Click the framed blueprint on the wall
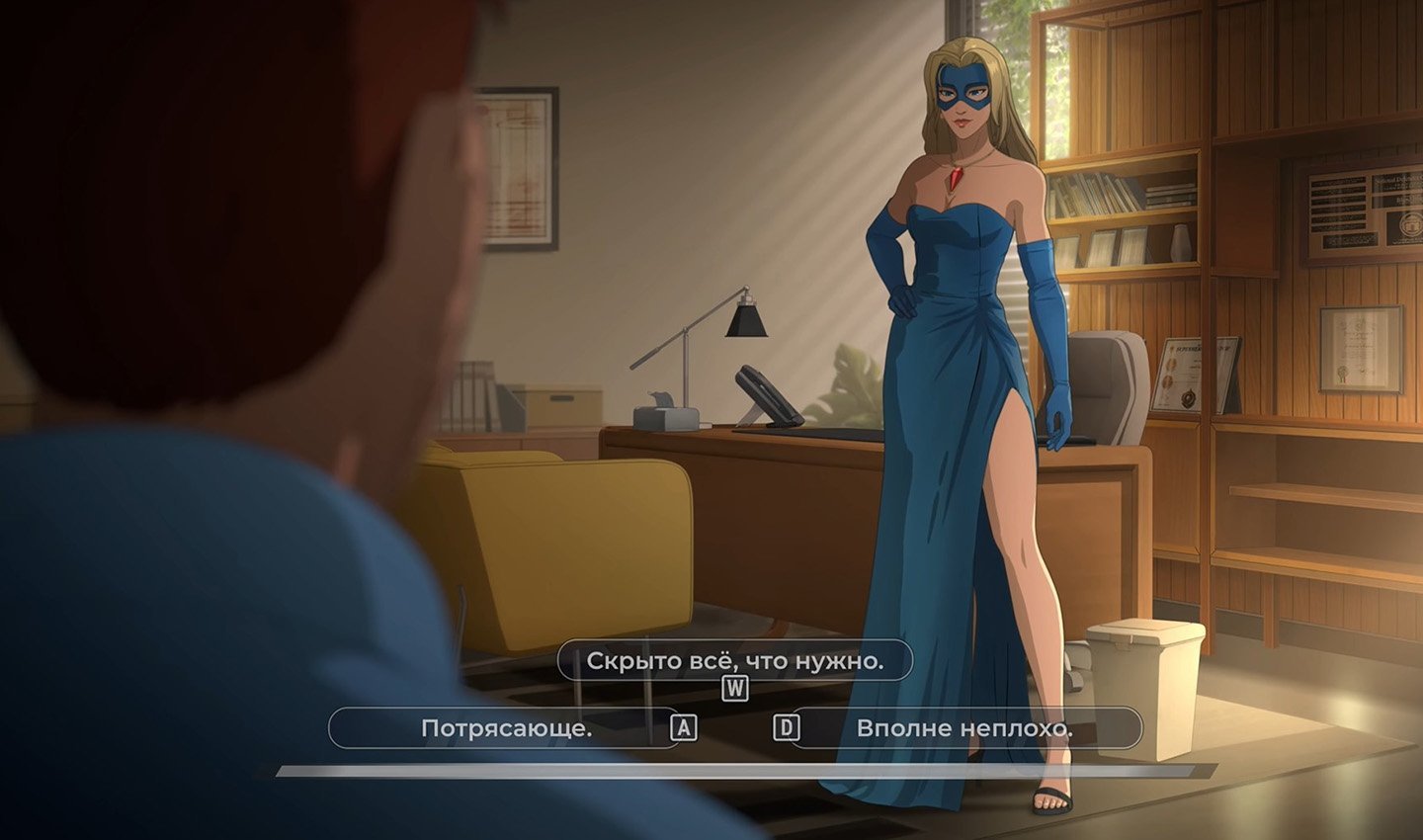1423x840 pixels. click(x=518, y=163)
